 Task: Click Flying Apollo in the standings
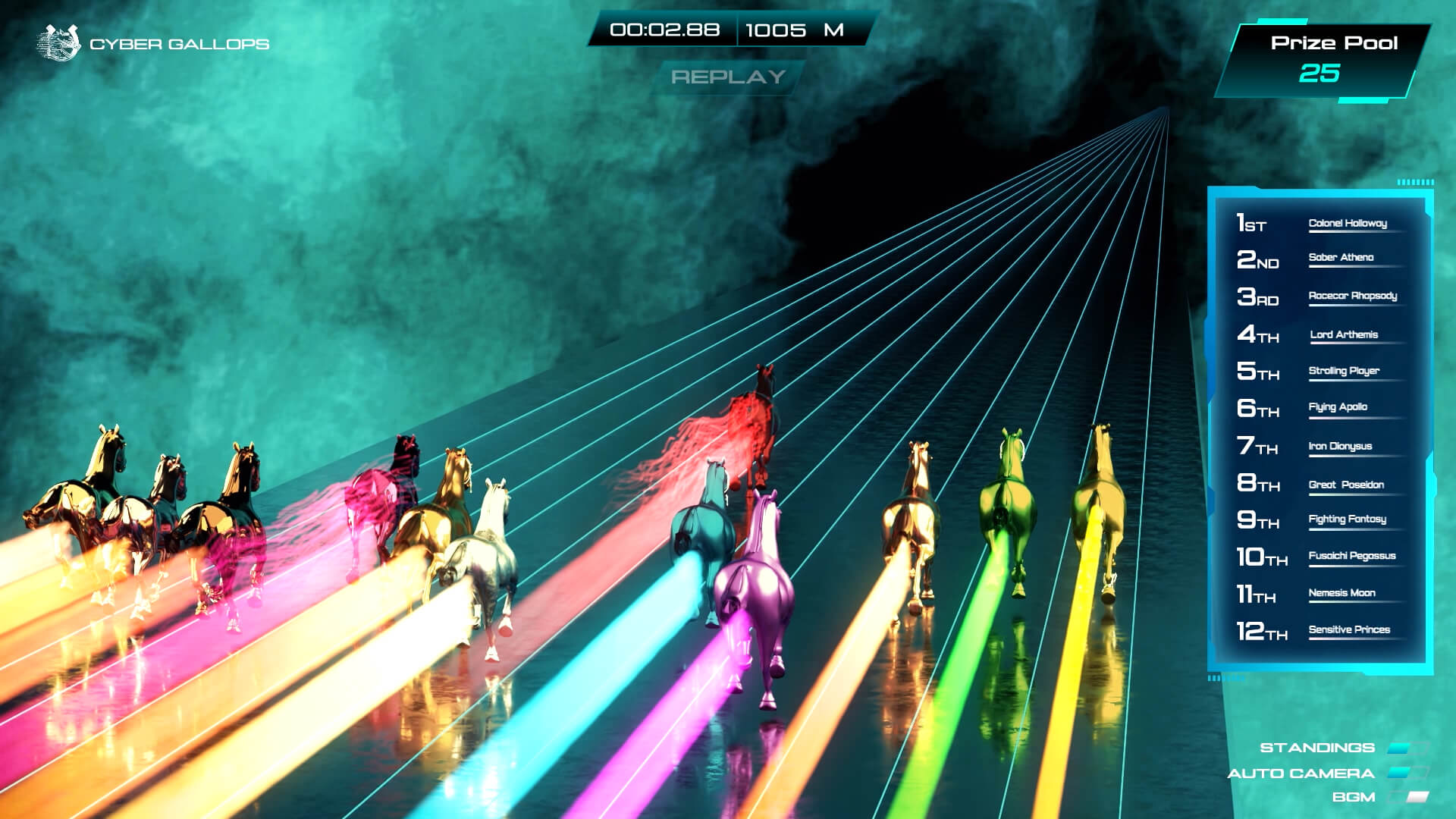pos(1338,407)
